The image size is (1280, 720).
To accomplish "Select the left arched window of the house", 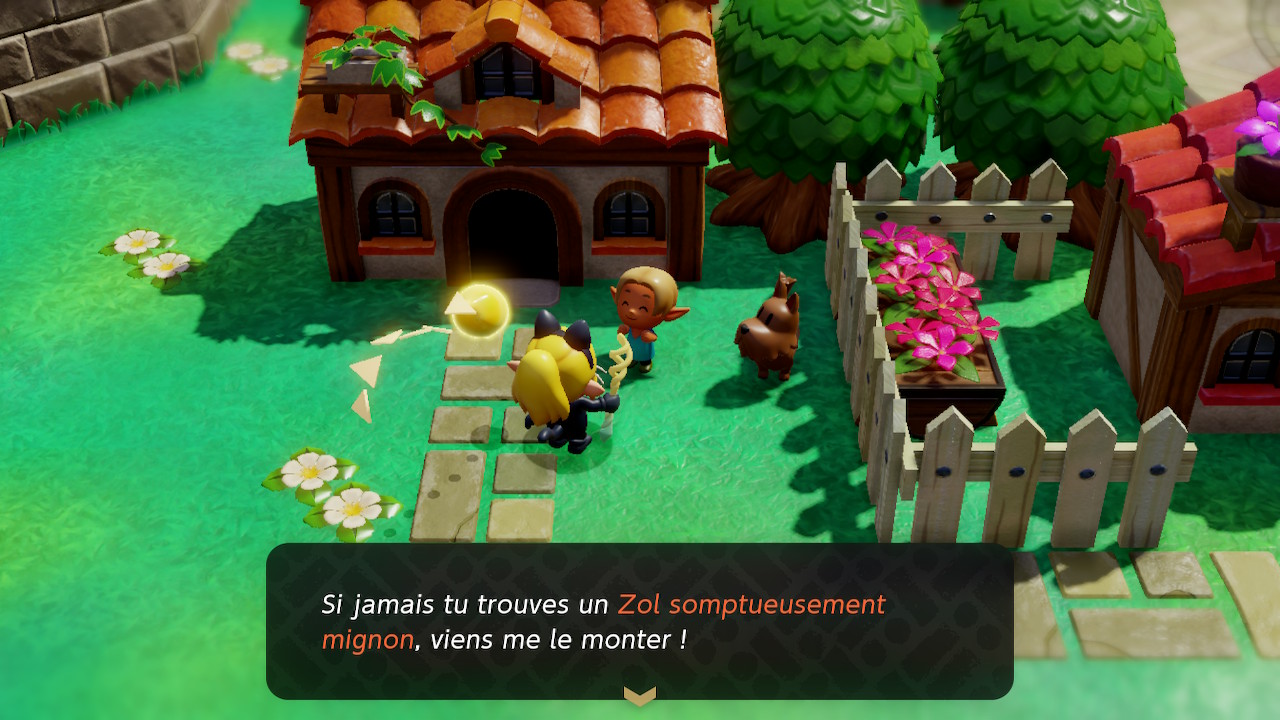I will point(396,211).
